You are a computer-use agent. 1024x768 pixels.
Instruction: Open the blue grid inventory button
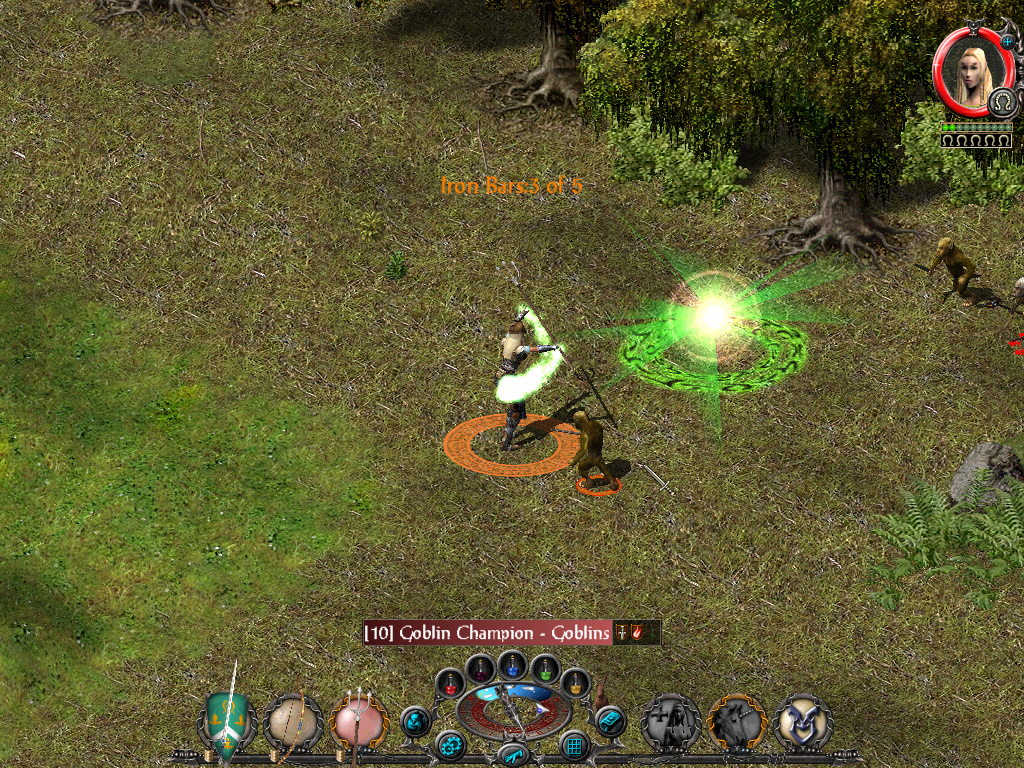coord(574,745)
